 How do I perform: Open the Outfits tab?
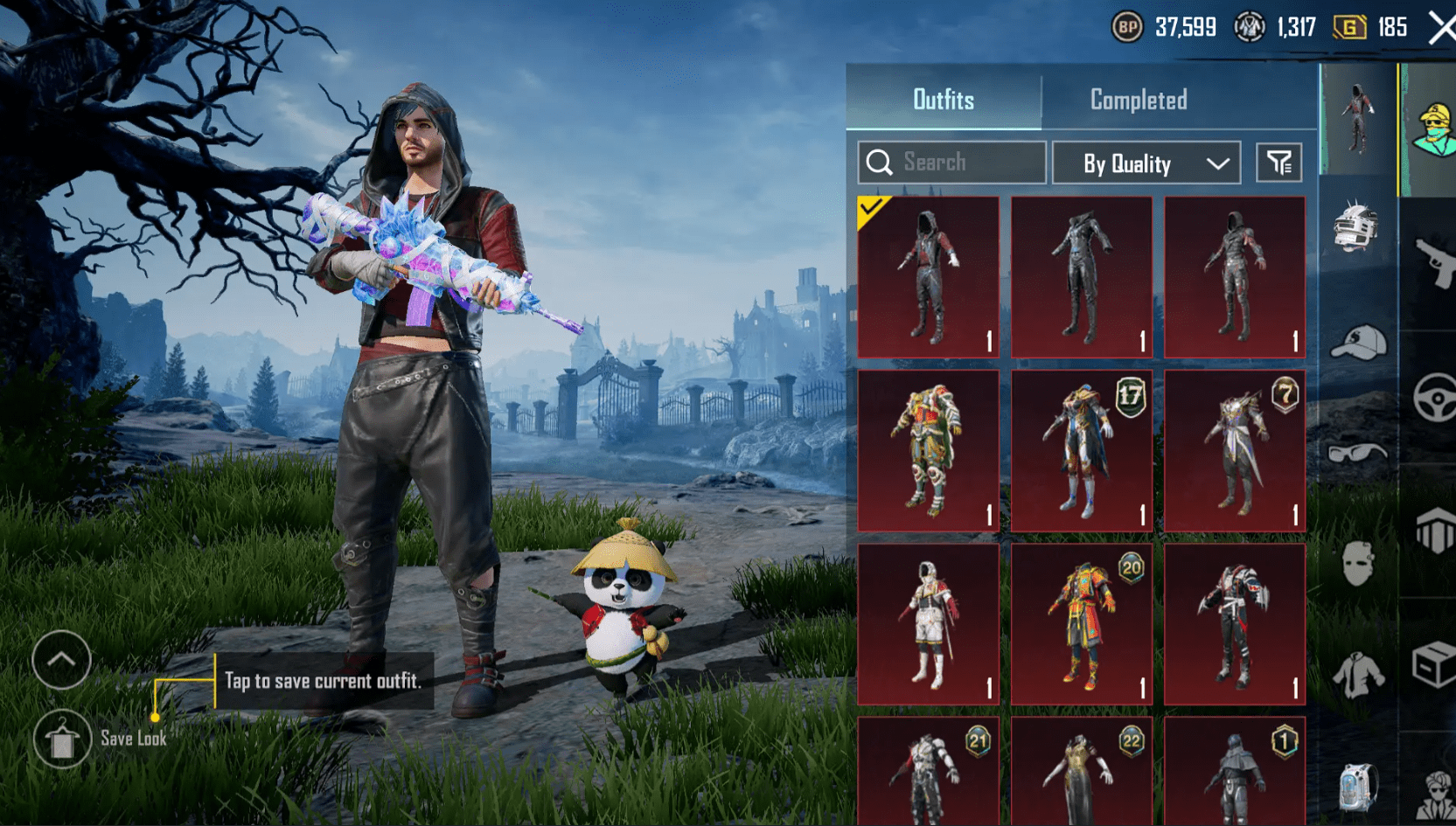[x=944, y=100]
